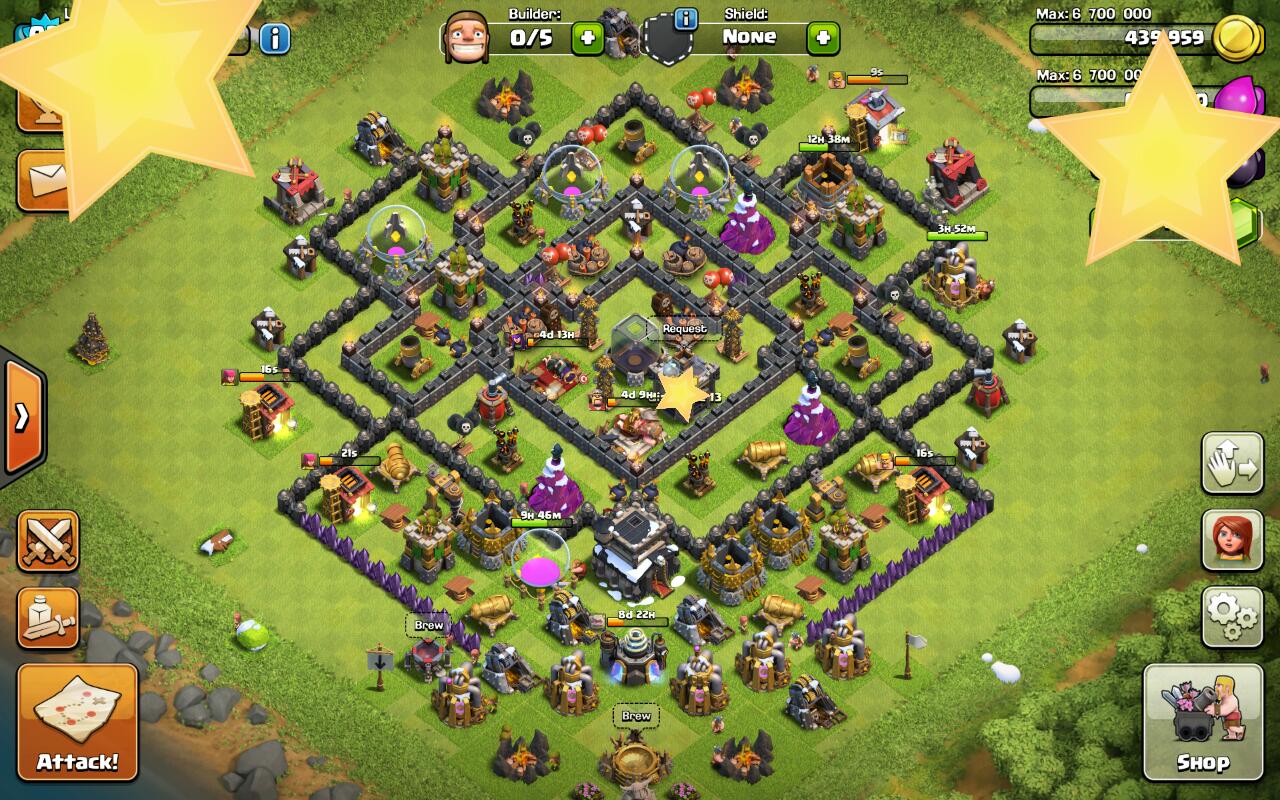Show shield info via the blue i

[x=686, y=19]
